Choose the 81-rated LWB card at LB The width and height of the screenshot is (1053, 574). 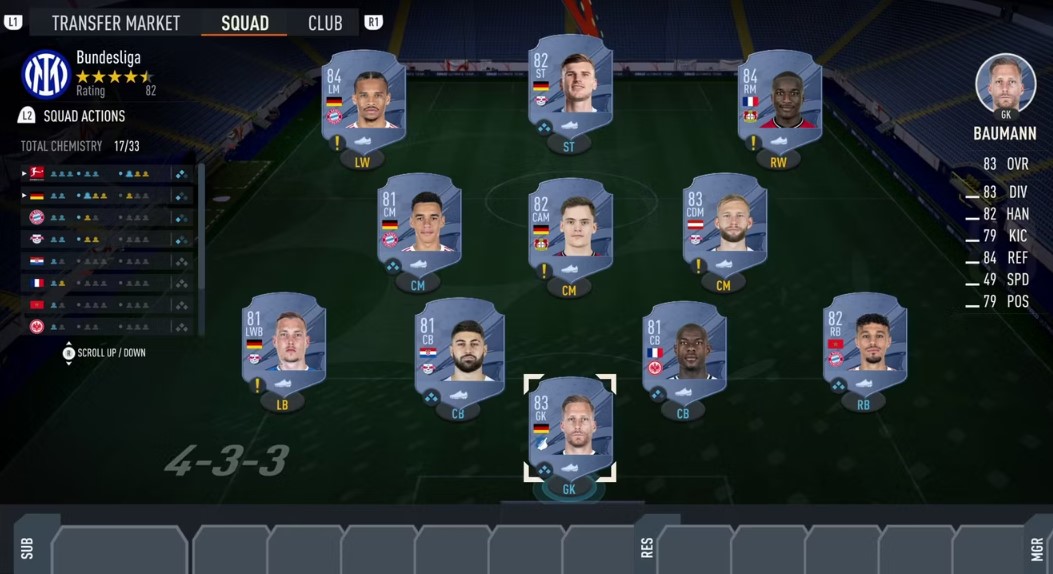(284, 342)
